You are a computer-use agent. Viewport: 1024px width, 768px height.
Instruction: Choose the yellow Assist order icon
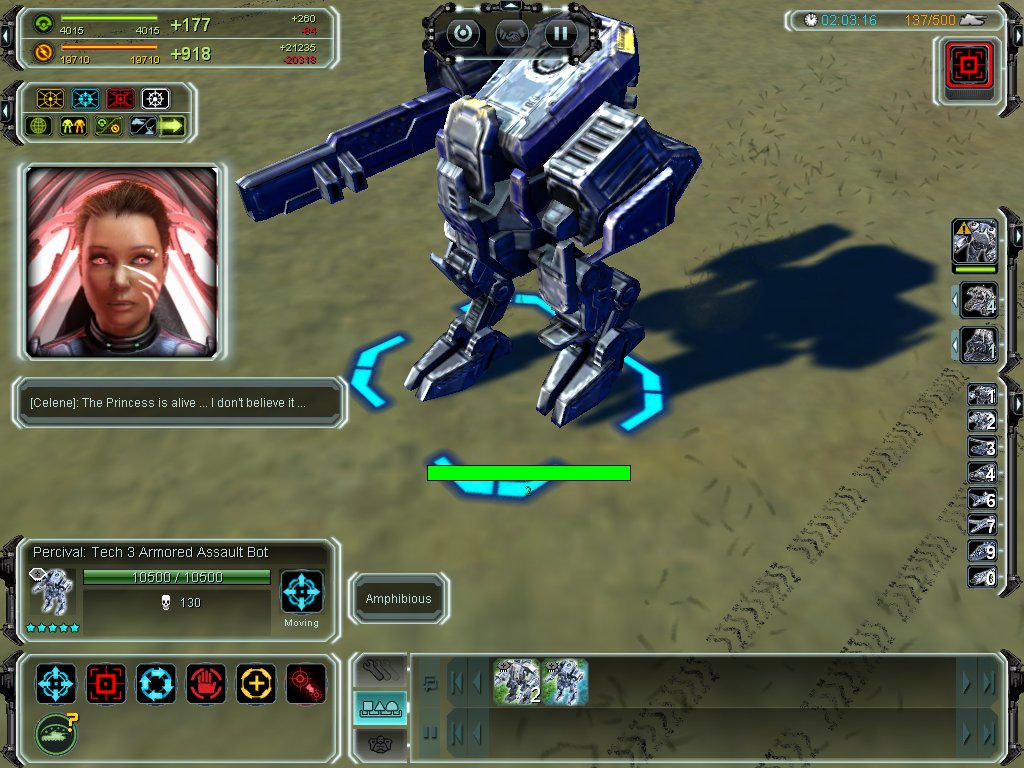[x=256, y=683]
